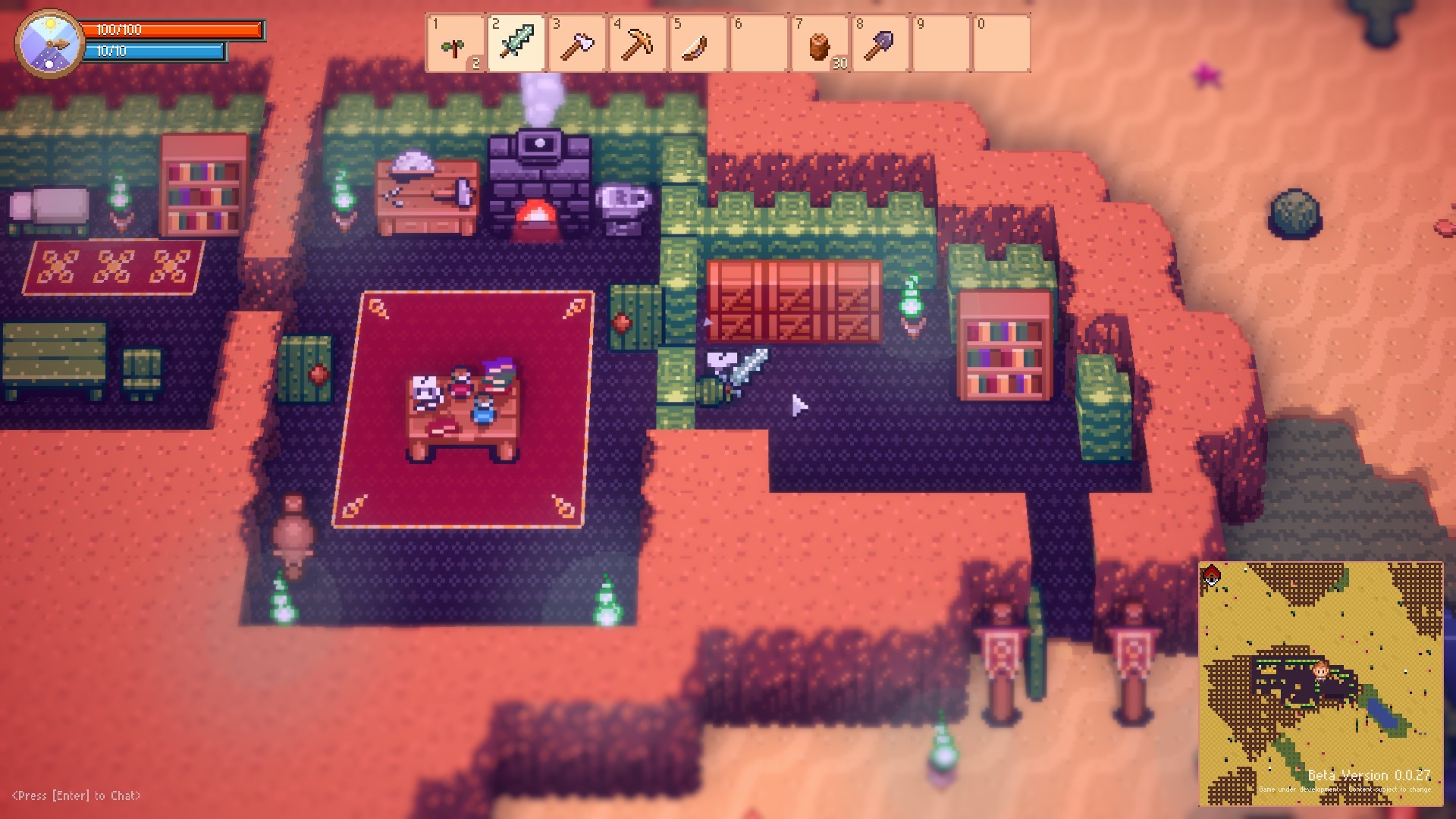Image resolution: width=1456 pixels, height=819 pixels.
Task: Select the axe in hotbar slot 3
Action: point(576,44)
